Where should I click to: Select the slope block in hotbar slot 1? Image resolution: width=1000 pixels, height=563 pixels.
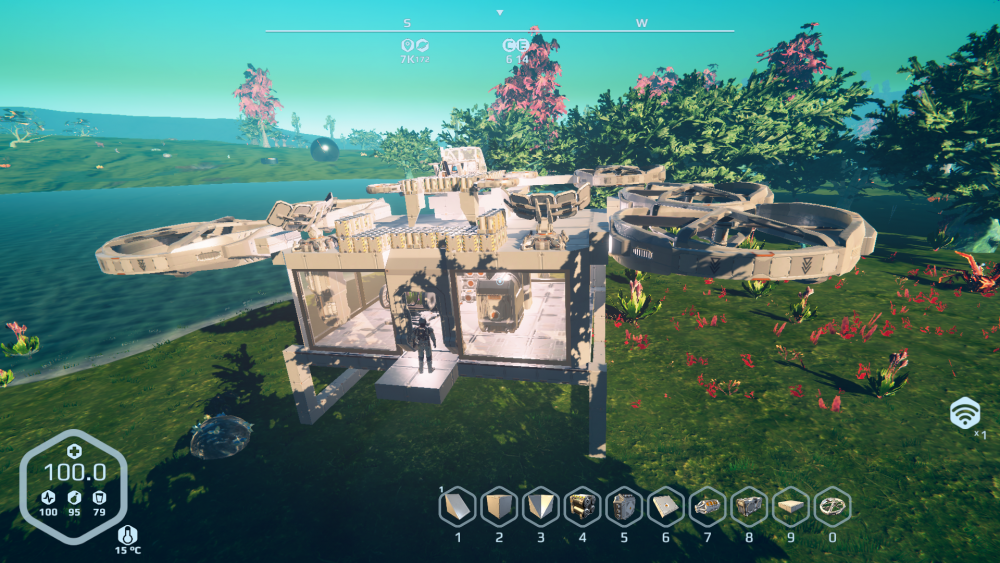coord(458,506)
